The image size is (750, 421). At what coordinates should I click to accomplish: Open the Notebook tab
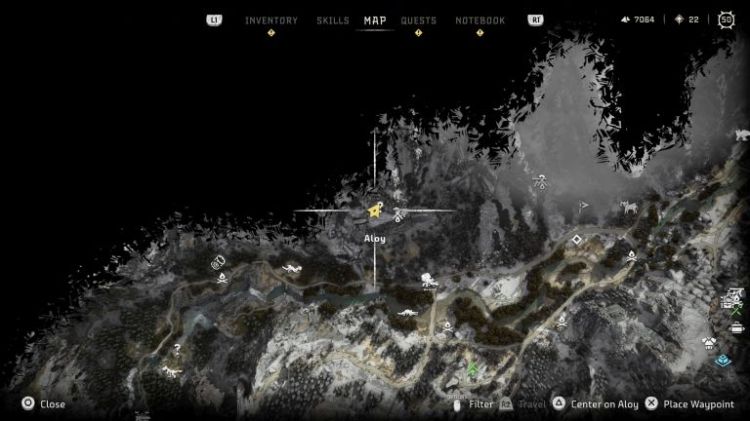click(x=480, y=20)
